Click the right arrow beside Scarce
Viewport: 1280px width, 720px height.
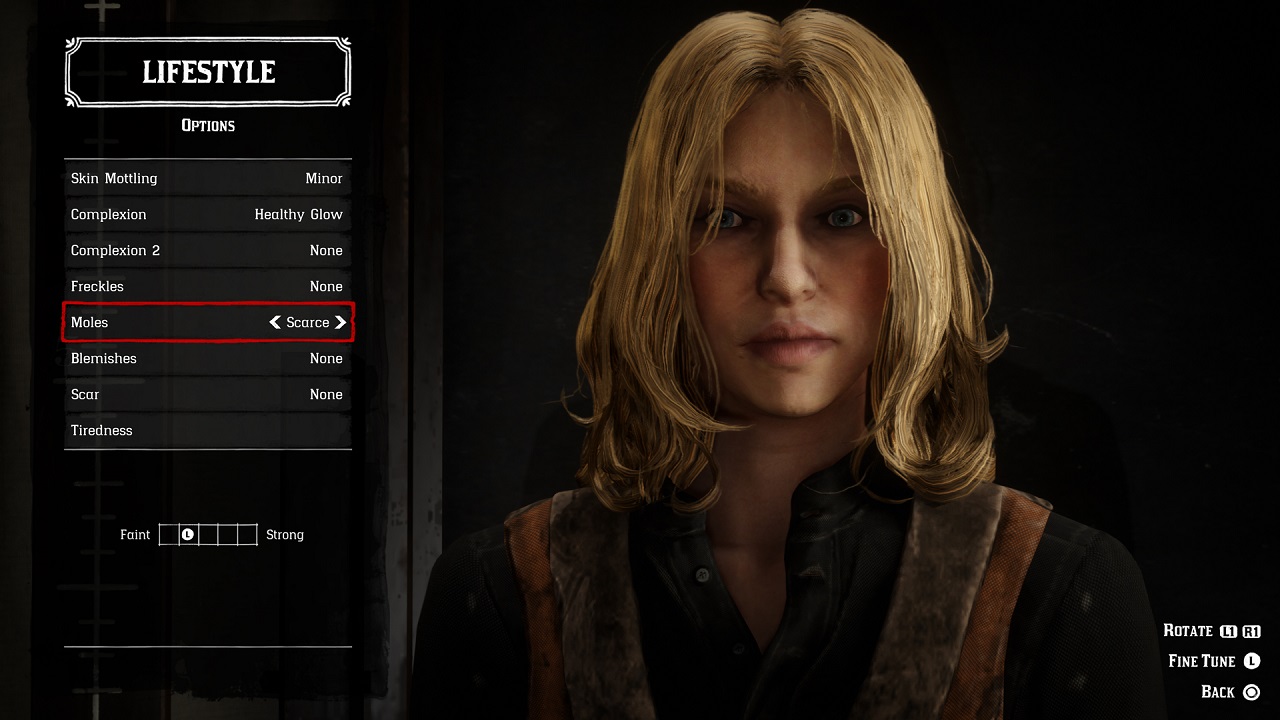click(x=341, y=322)
